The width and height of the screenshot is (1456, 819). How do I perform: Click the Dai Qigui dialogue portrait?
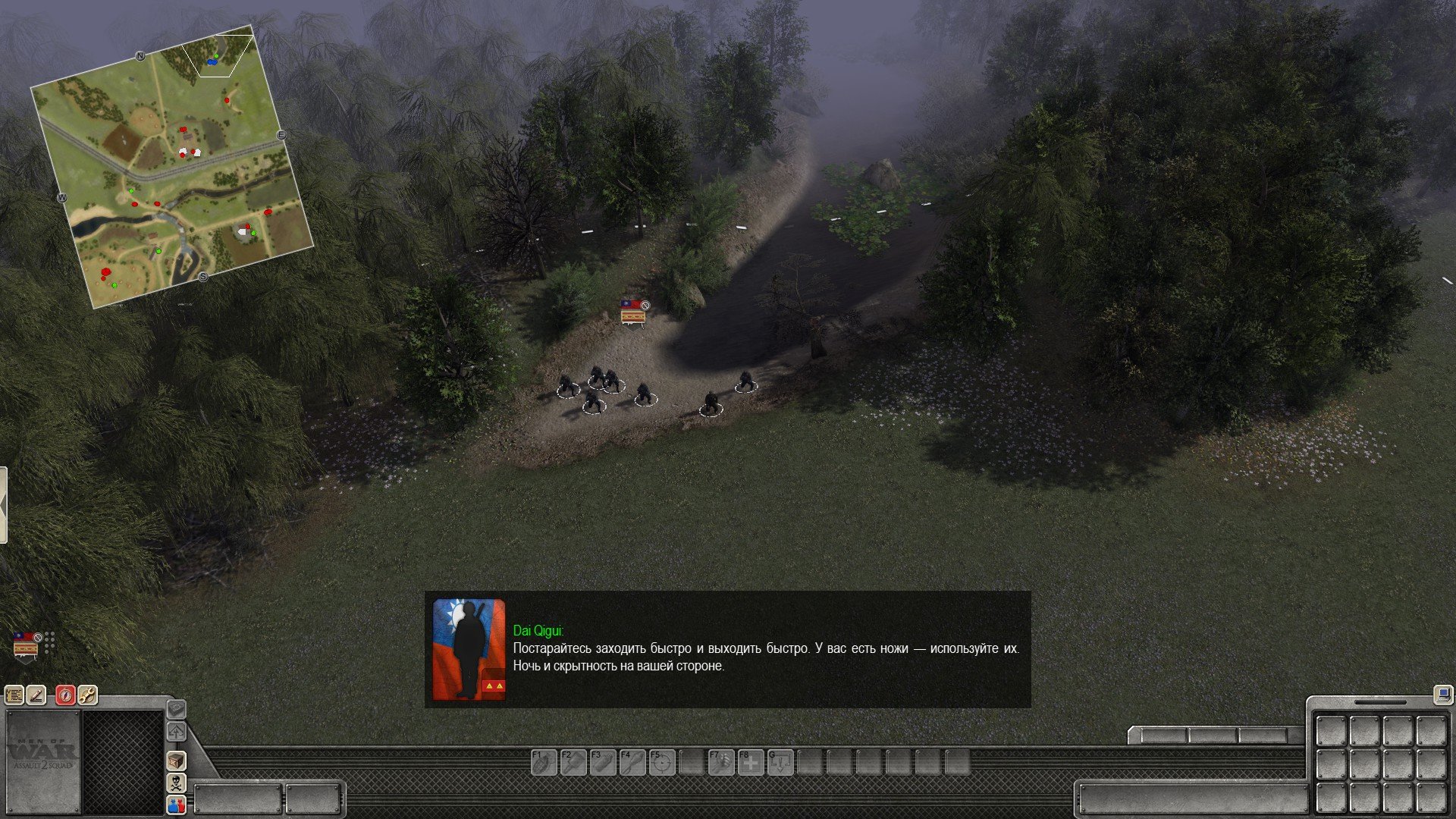pyautogui.click(x=469, y=649)
